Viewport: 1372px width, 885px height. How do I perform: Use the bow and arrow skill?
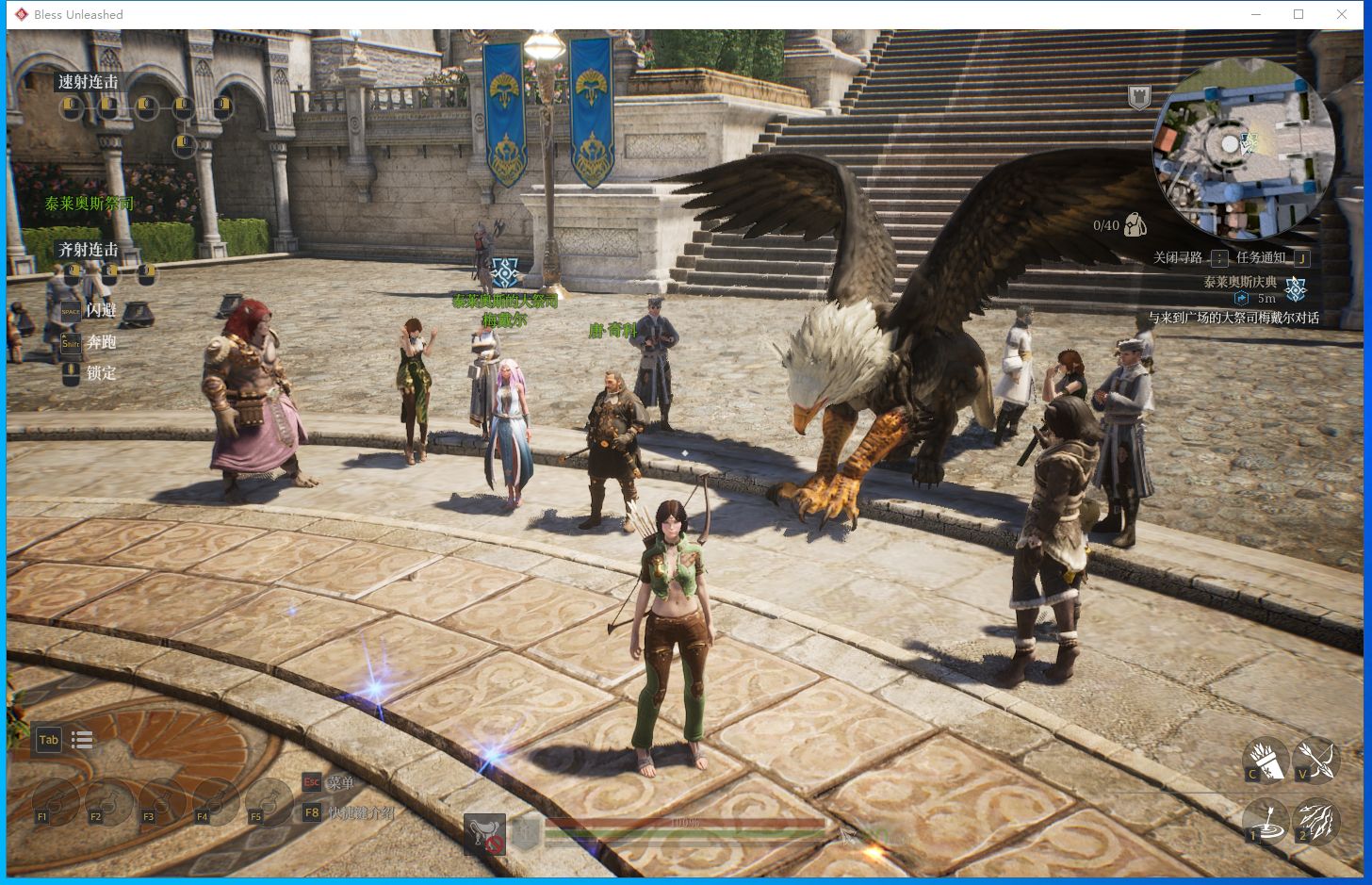1315,760
